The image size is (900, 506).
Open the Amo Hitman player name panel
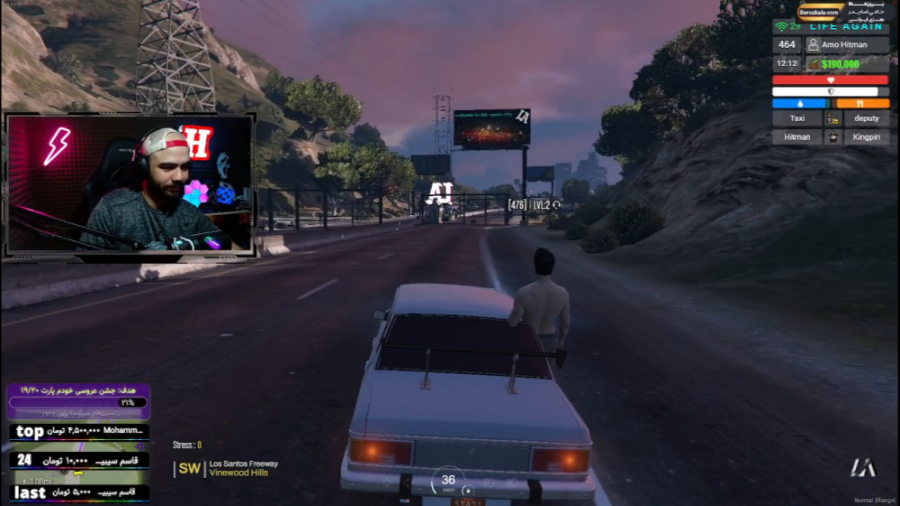click(x=847, y=45)
